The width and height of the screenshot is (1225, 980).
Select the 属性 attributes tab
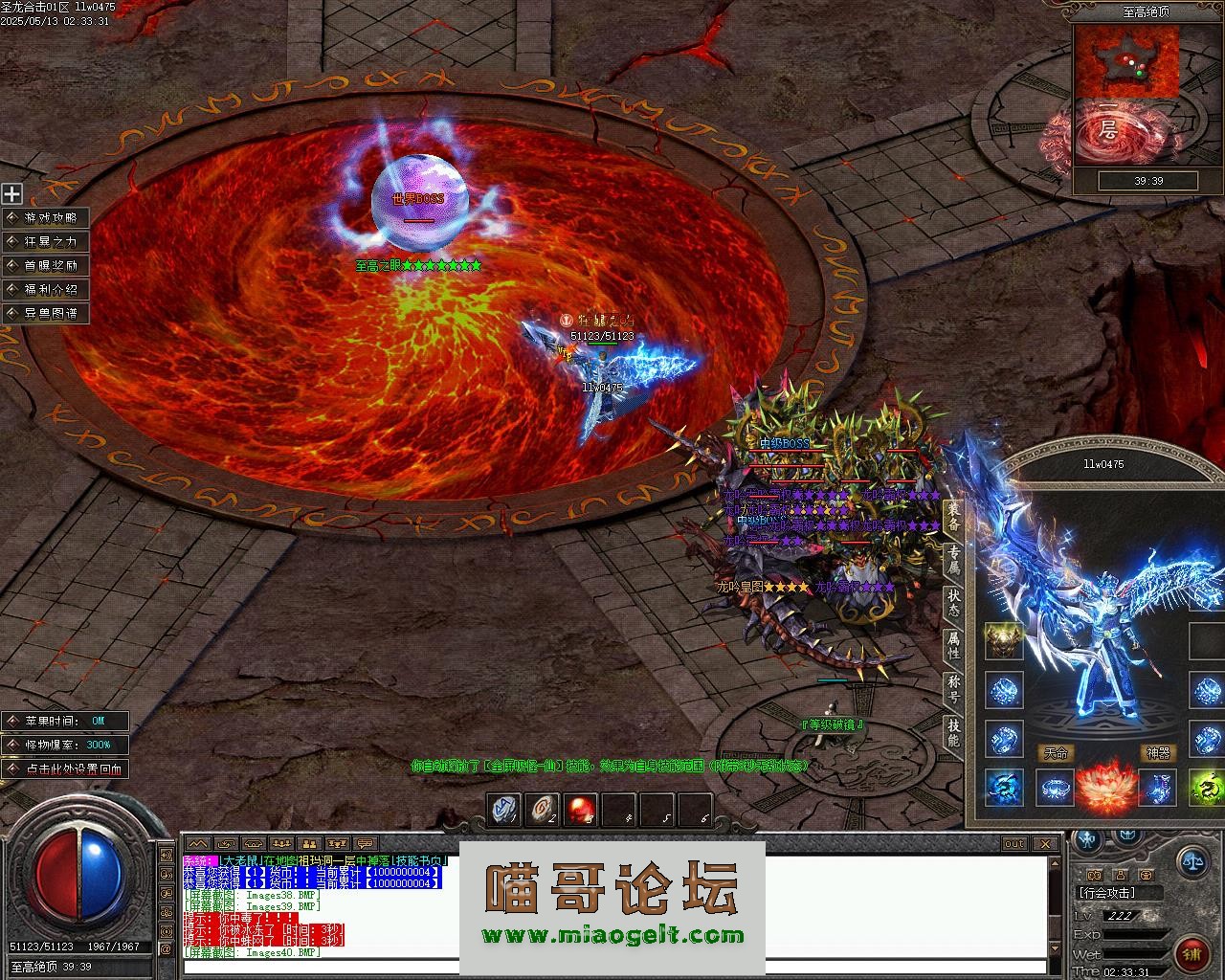(x=953, y=645)
